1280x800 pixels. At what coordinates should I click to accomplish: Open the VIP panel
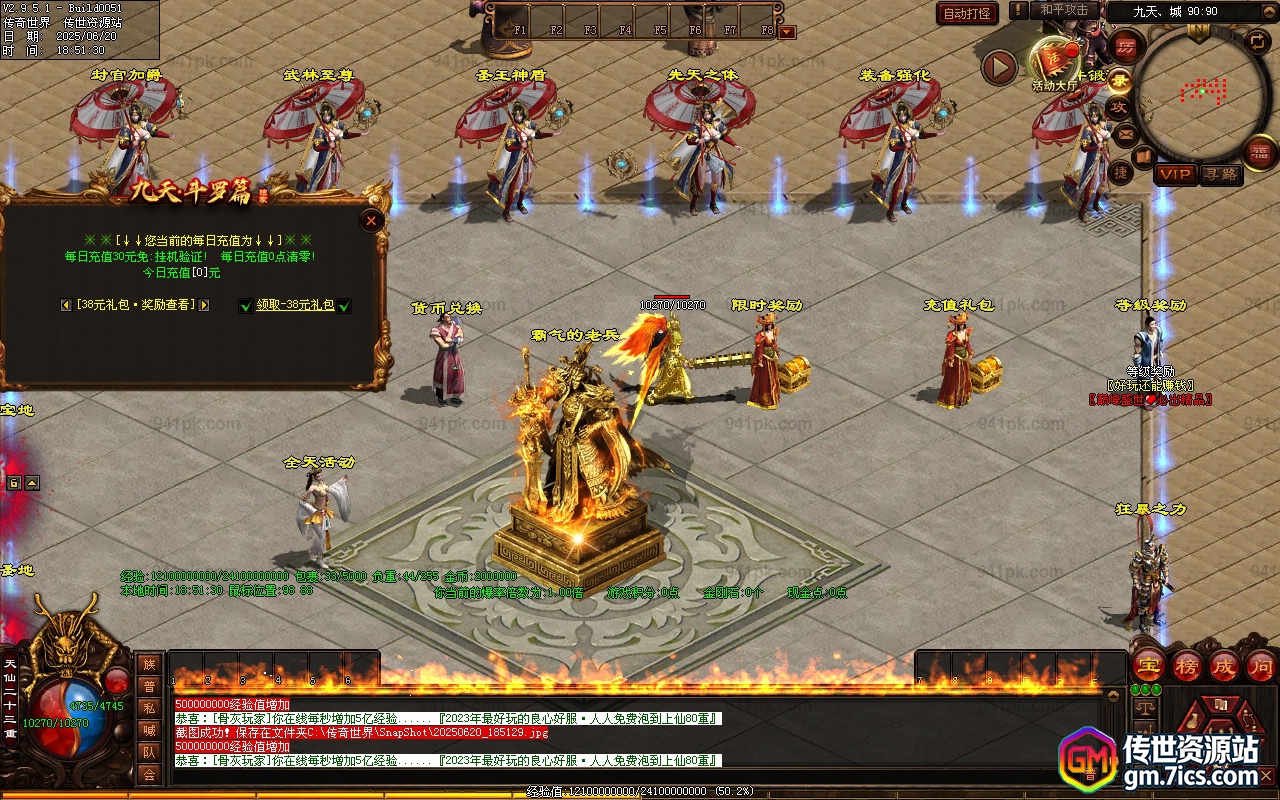click(x=1175, y=174)
